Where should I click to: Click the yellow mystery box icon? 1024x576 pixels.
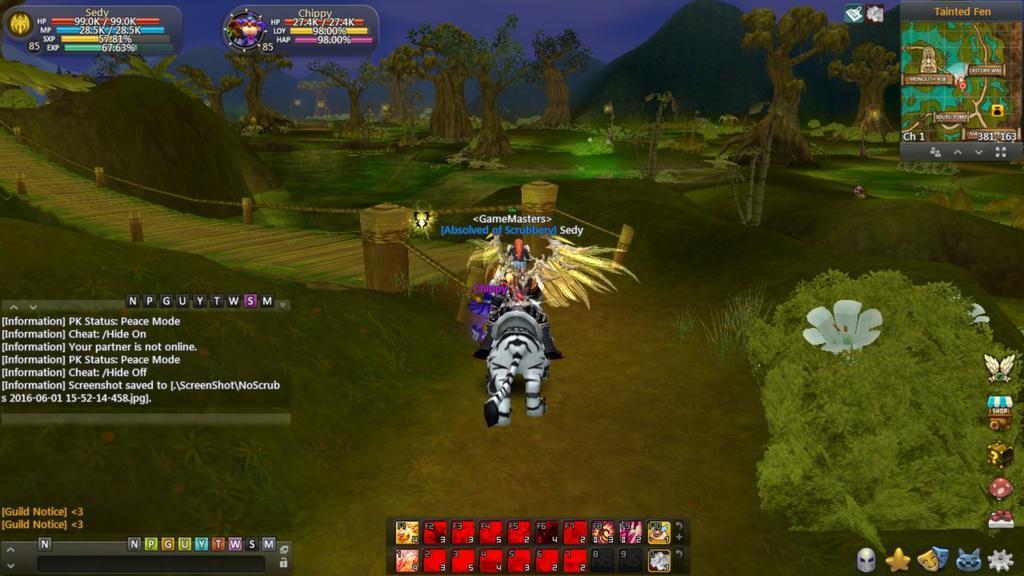[x=999, y=455]
